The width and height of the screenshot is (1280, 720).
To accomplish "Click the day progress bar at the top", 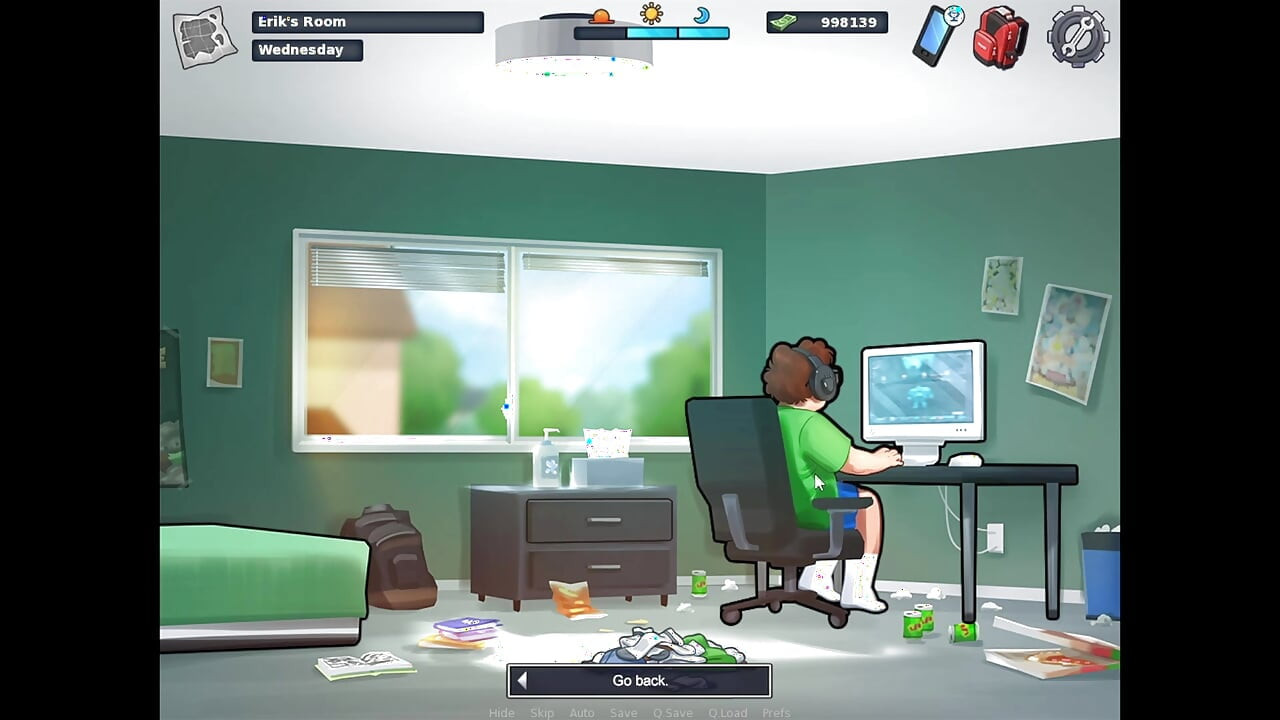I will pyautogui.click(x=650, y=31).
